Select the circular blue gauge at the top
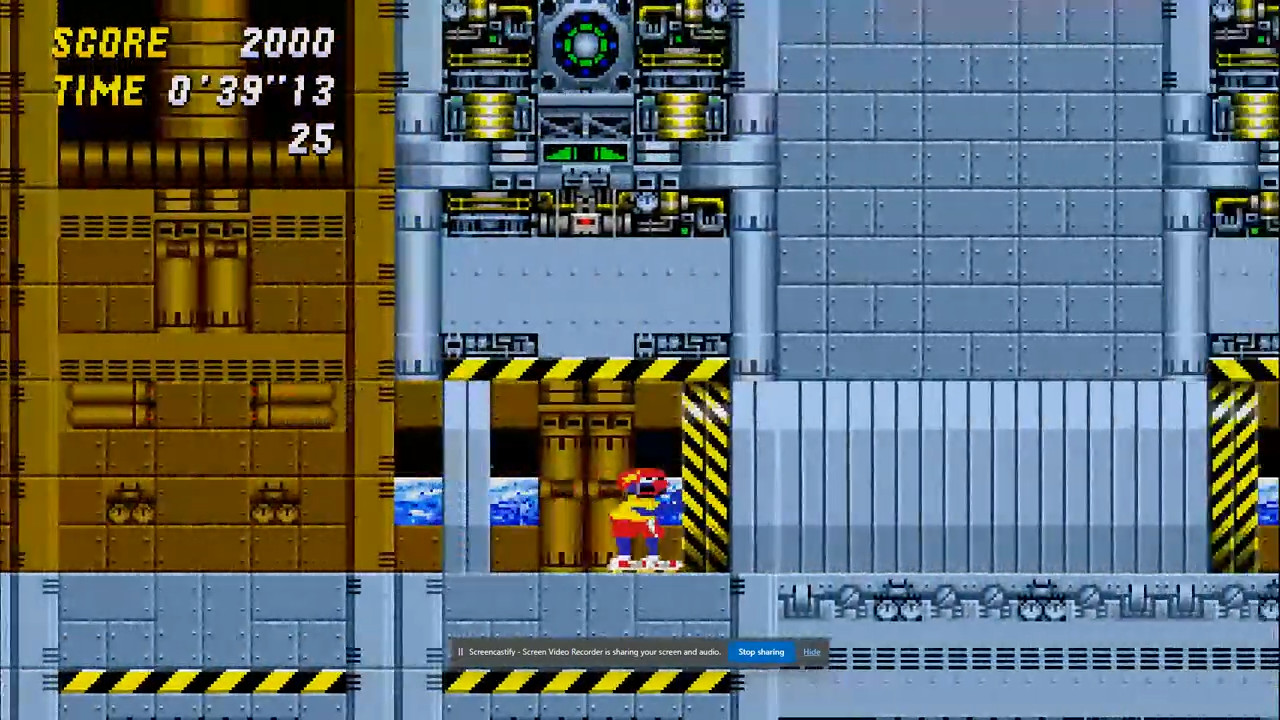The image size is (1280, 720). tap(585, 42)
